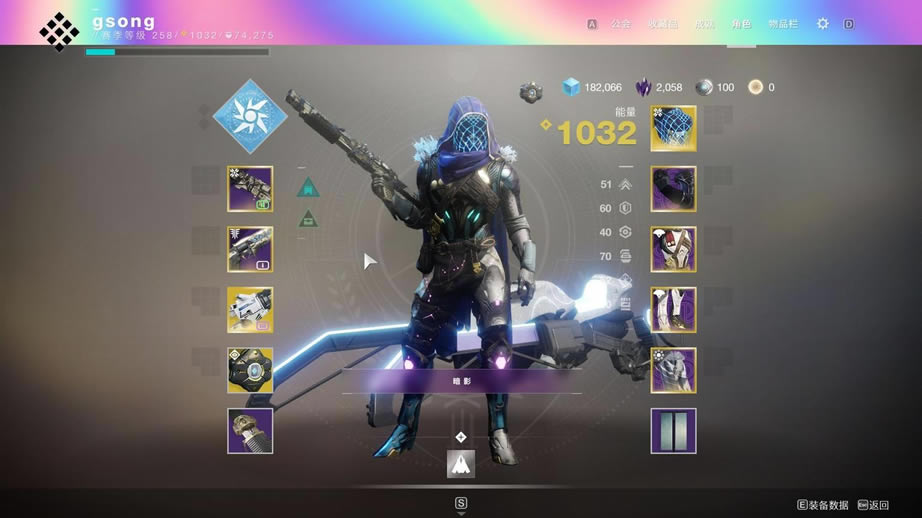
Task: Open the sparrow vehicle slot icon
Action: point(461,463)
